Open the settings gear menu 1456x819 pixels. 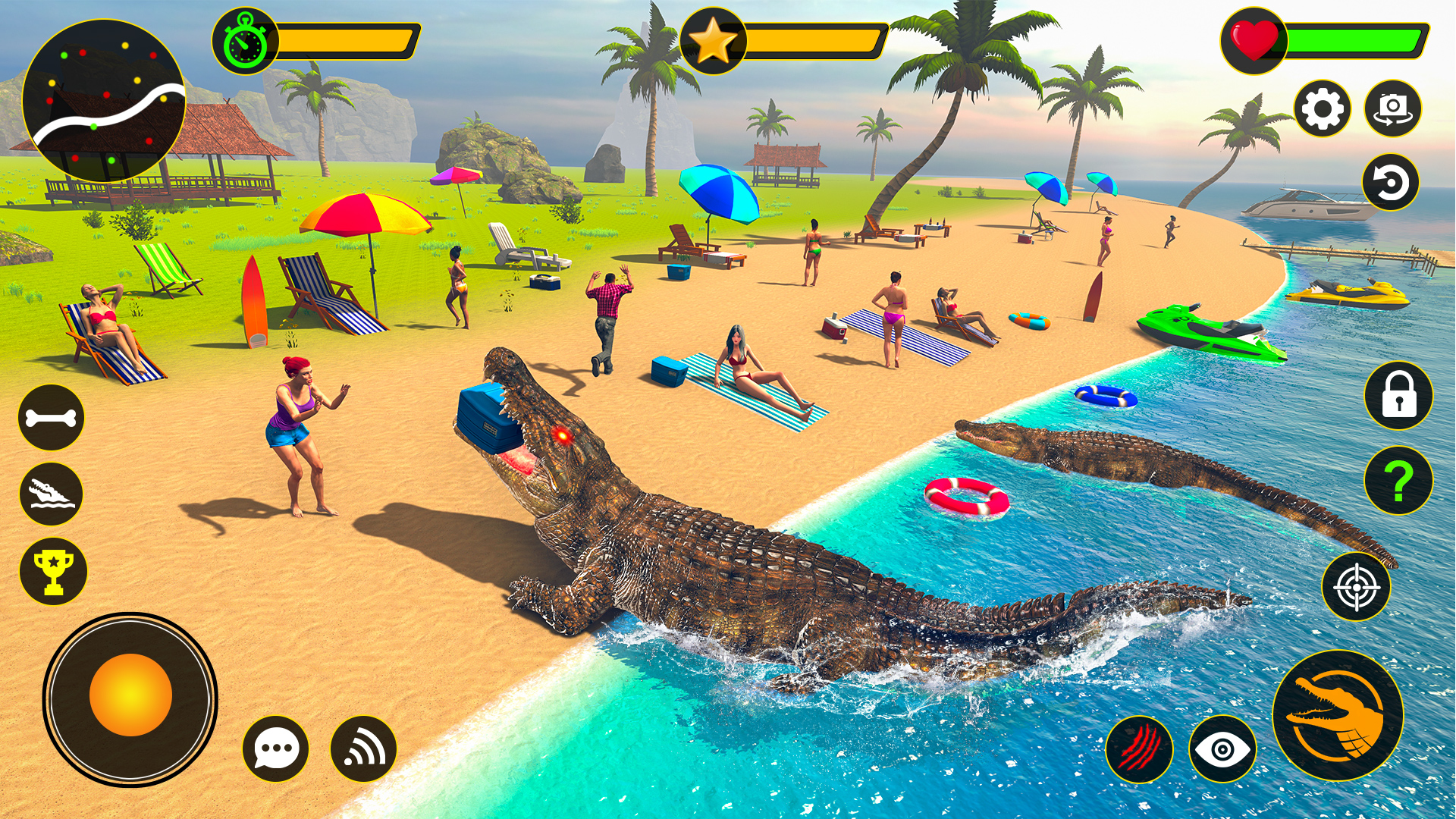click(1323, 108)
